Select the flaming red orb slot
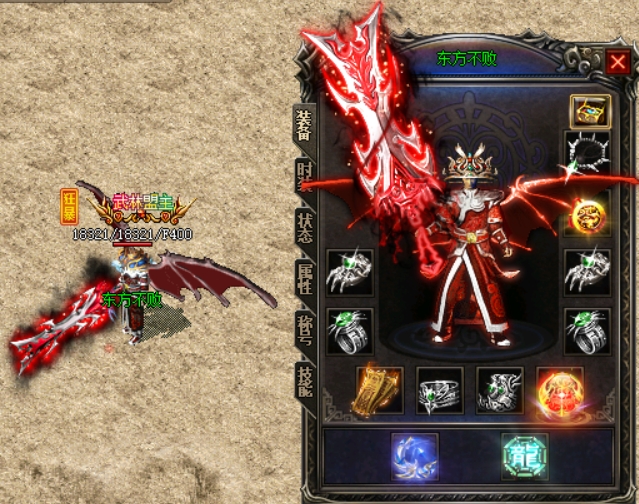This screenshot has width=639, height=504. 560,390
